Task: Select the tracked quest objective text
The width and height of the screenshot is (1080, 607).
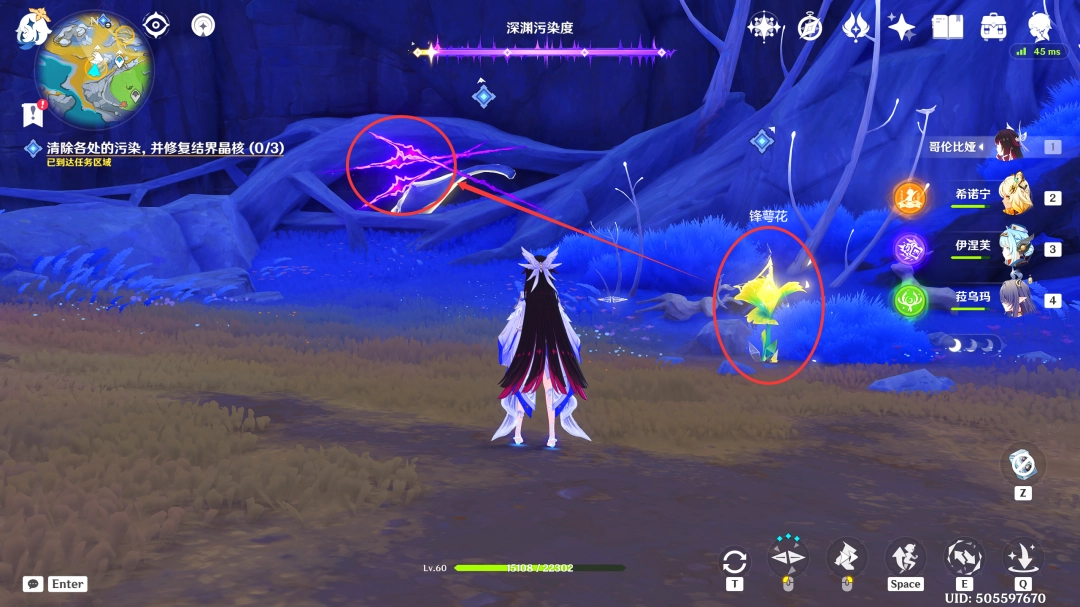Action: click(x=165, y=148)
